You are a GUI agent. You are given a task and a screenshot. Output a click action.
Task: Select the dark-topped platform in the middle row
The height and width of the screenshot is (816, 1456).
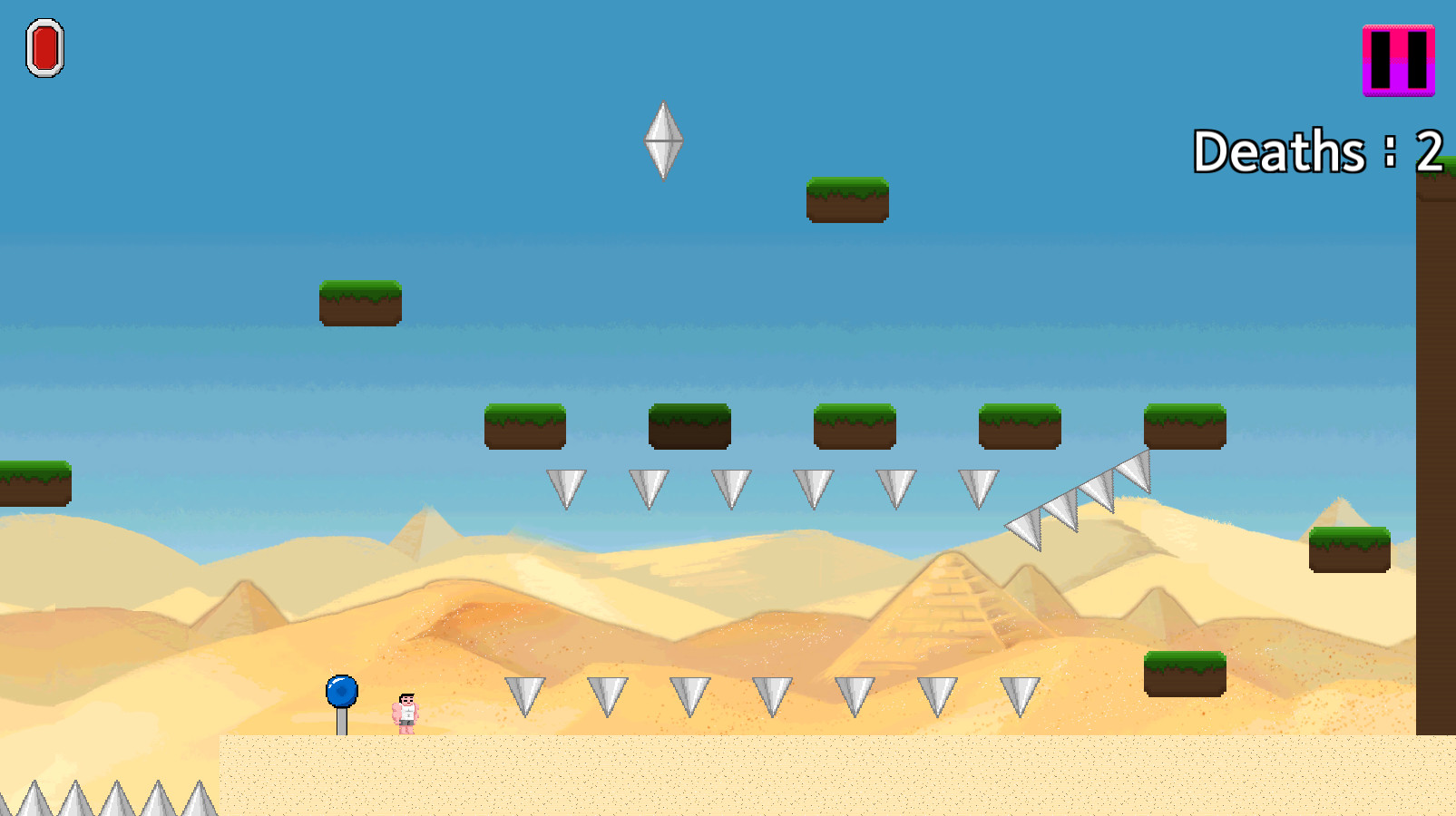coord(689,426)
